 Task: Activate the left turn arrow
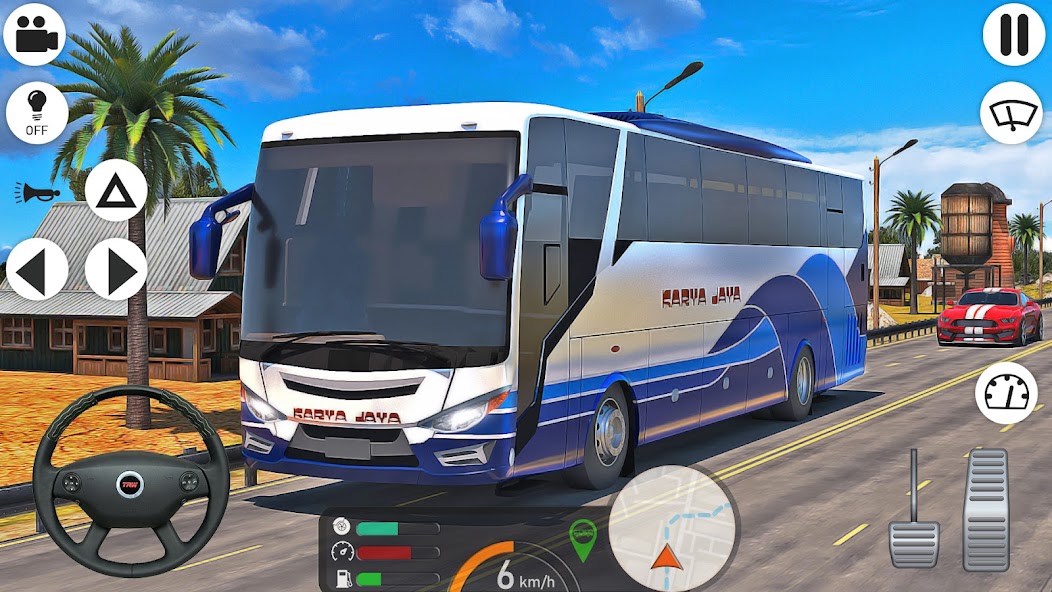click(x=37, y=269)
